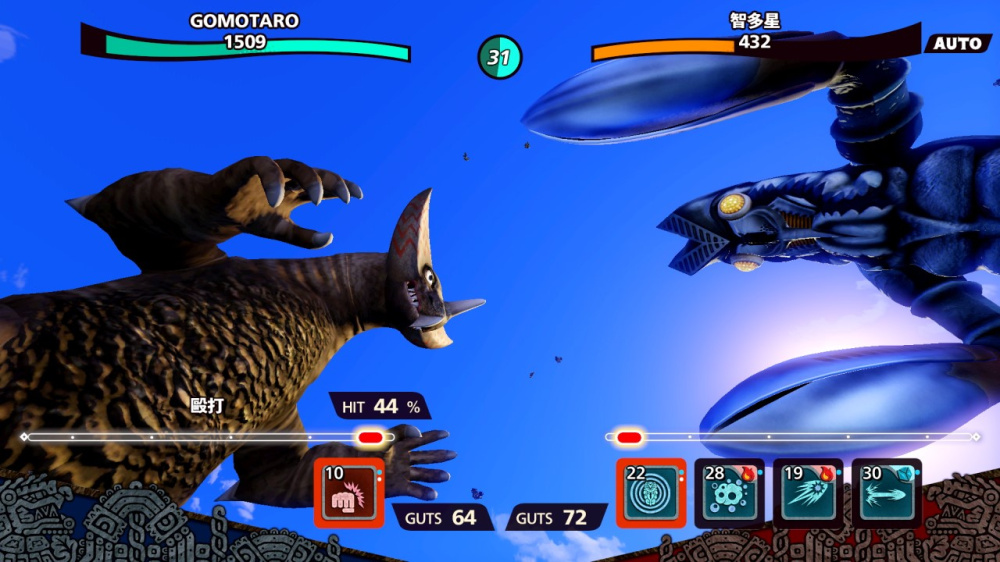Use the punch skill costing 10 guts
This screenshot has width=1000, height=562.
point(349,493)
